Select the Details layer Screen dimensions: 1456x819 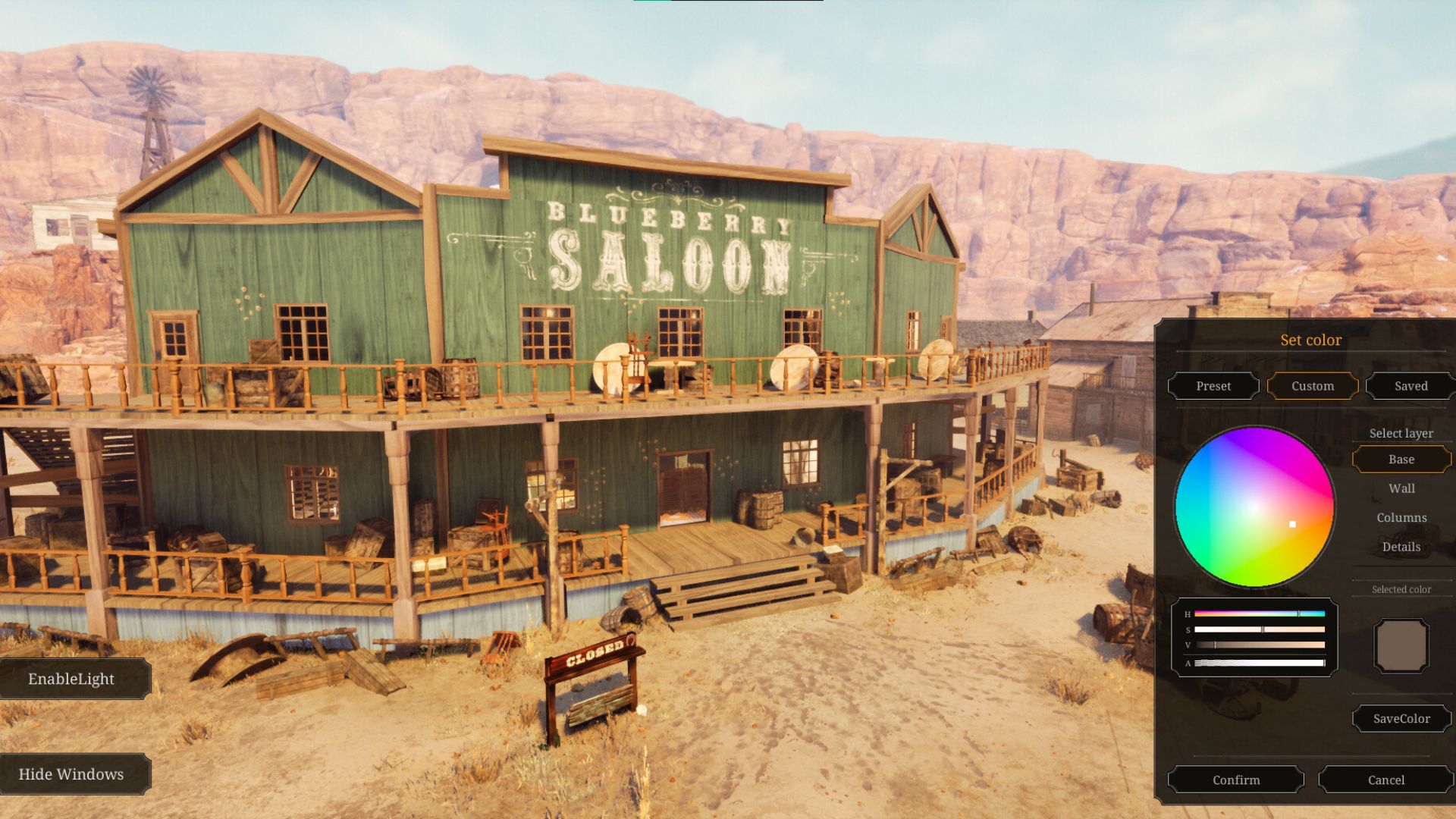(x=1401, y=547)
